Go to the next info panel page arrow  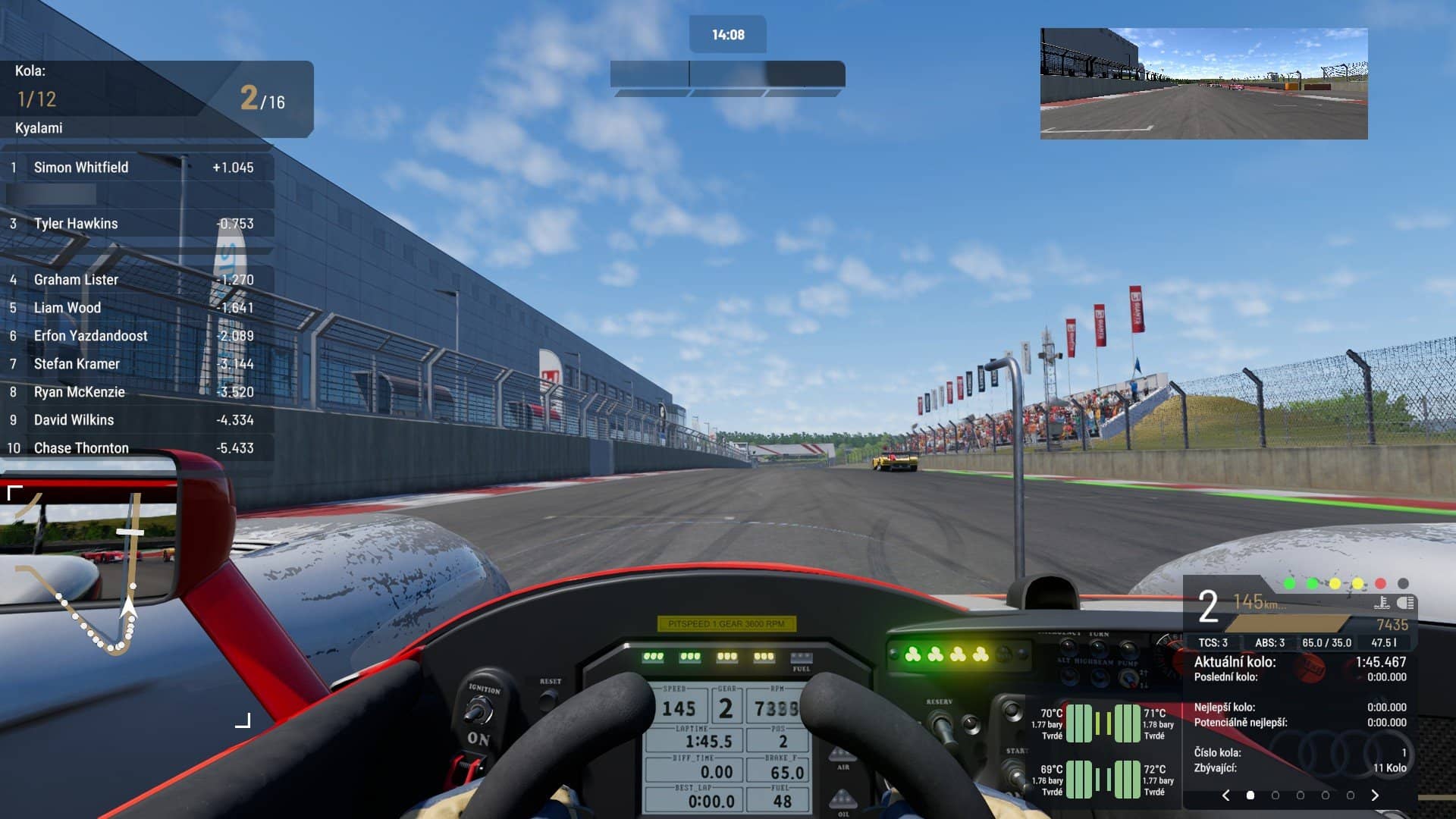[x=1375, y=795]
